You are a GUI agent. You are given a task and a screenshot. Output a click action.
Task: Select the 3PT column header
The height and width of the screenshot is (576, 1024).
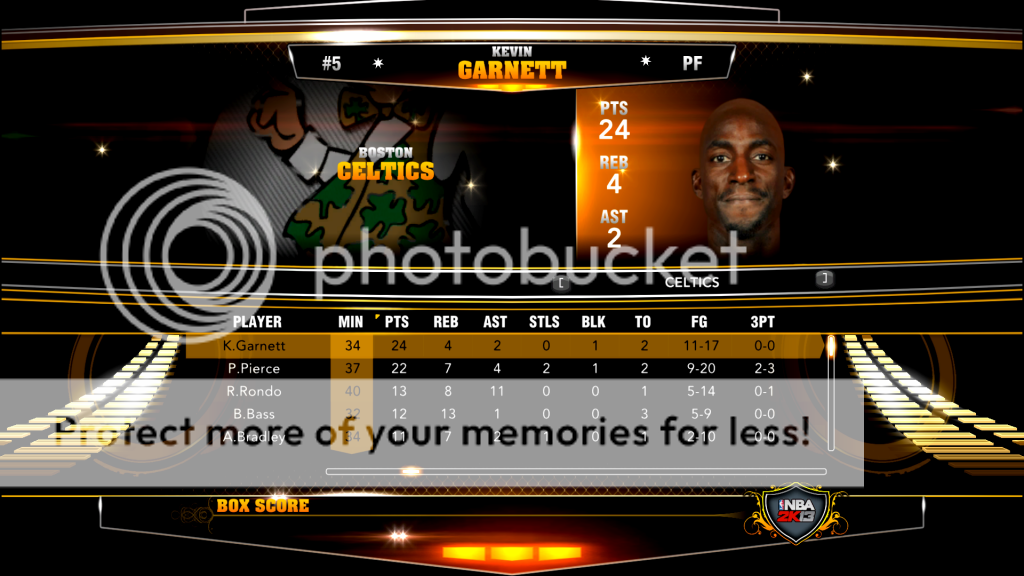coord(762,322)
